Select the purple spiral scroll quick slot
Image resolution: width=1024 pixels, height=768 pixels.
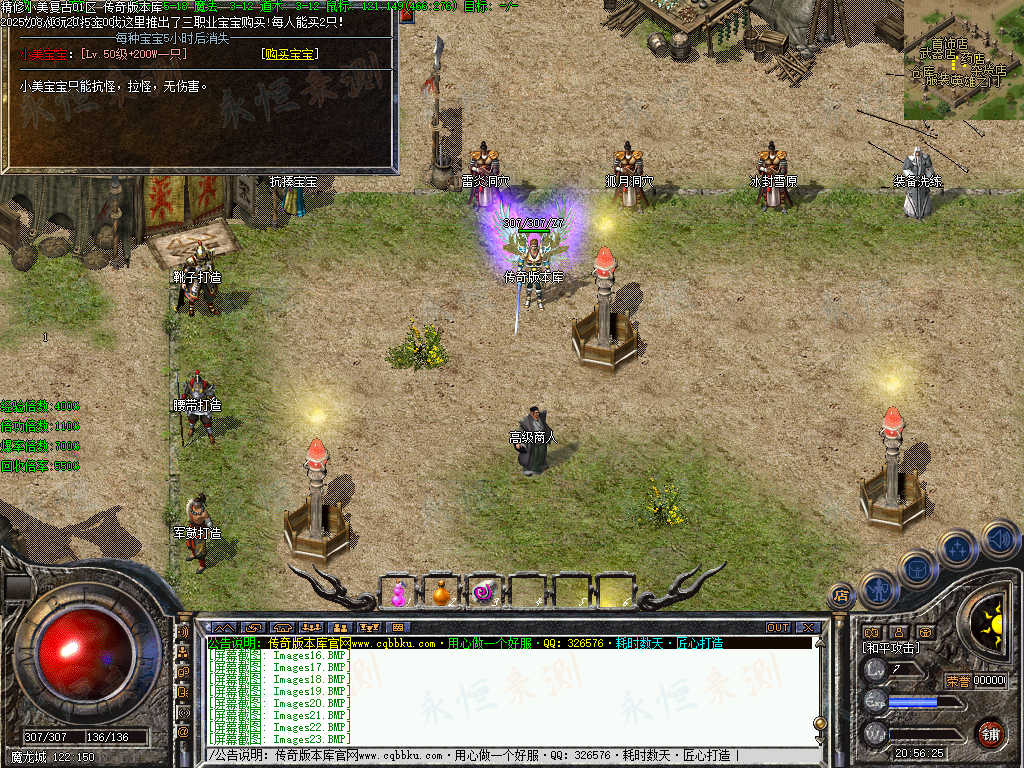point(485,593)
